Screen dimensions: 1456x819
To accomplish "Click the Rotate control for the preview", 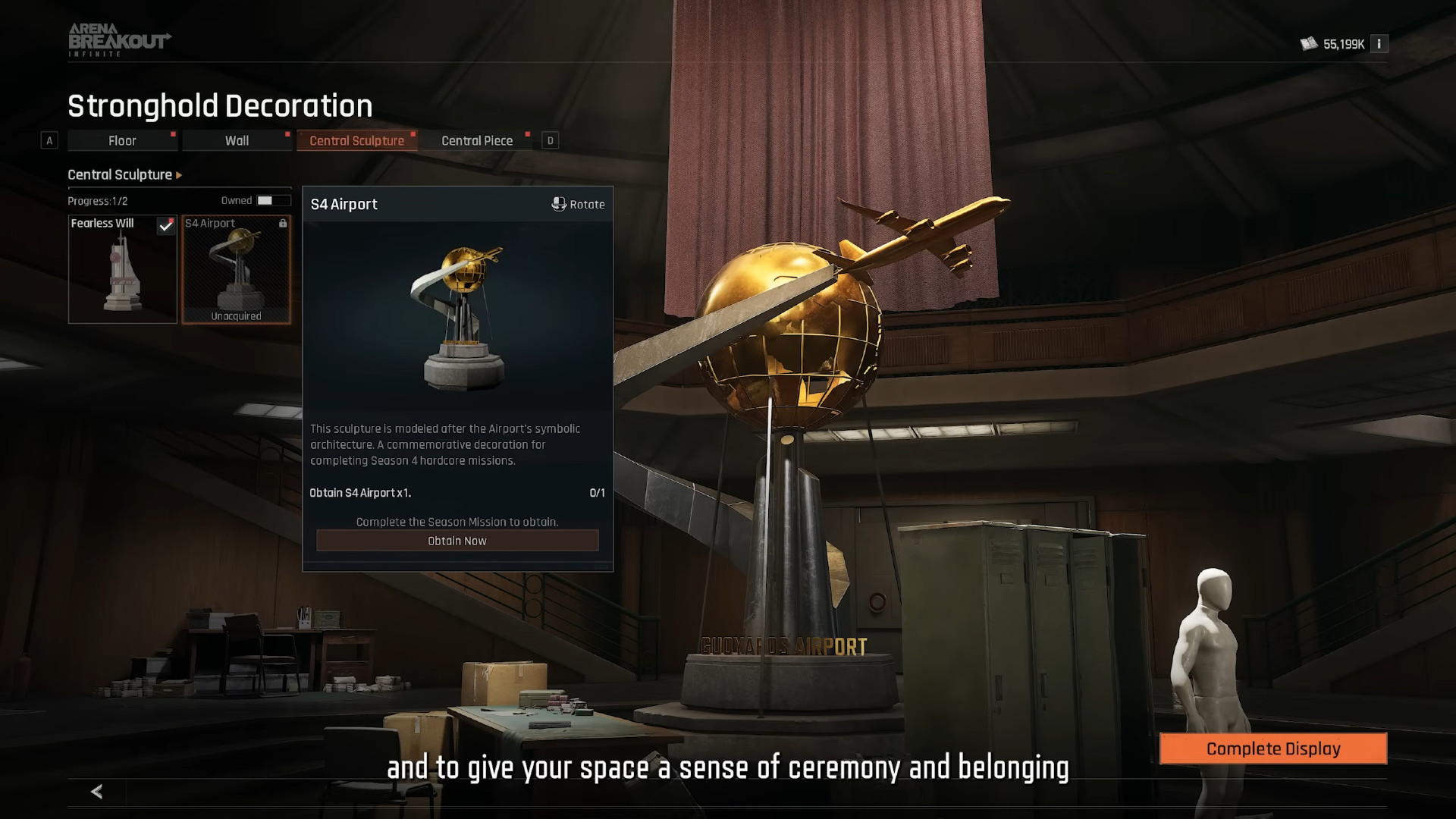I will click(x=578, y=204).
